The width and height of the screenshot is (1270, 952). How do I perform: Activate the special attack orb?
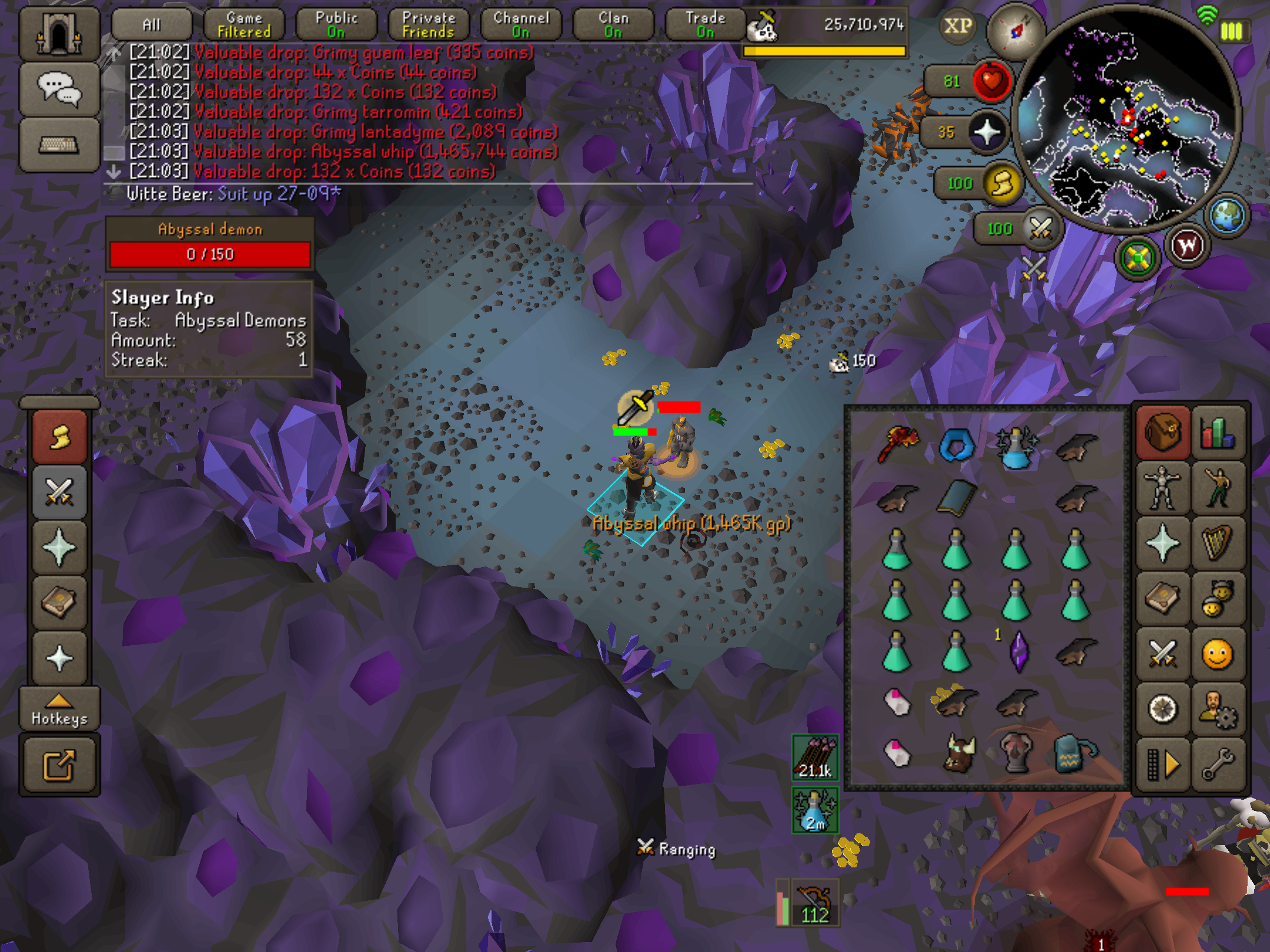[x=1040, y=229]
